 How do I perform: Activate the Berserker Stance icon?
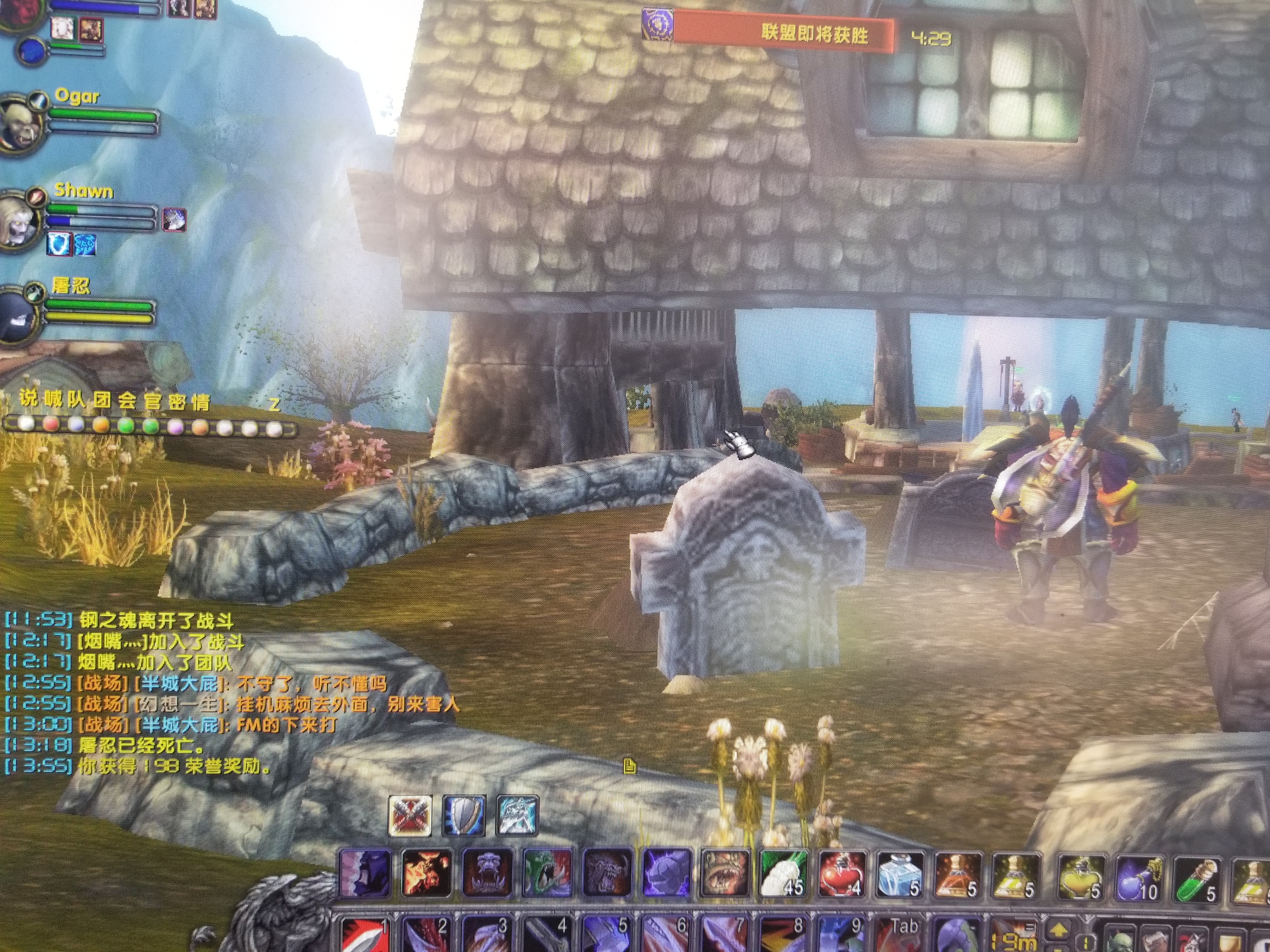516,815
